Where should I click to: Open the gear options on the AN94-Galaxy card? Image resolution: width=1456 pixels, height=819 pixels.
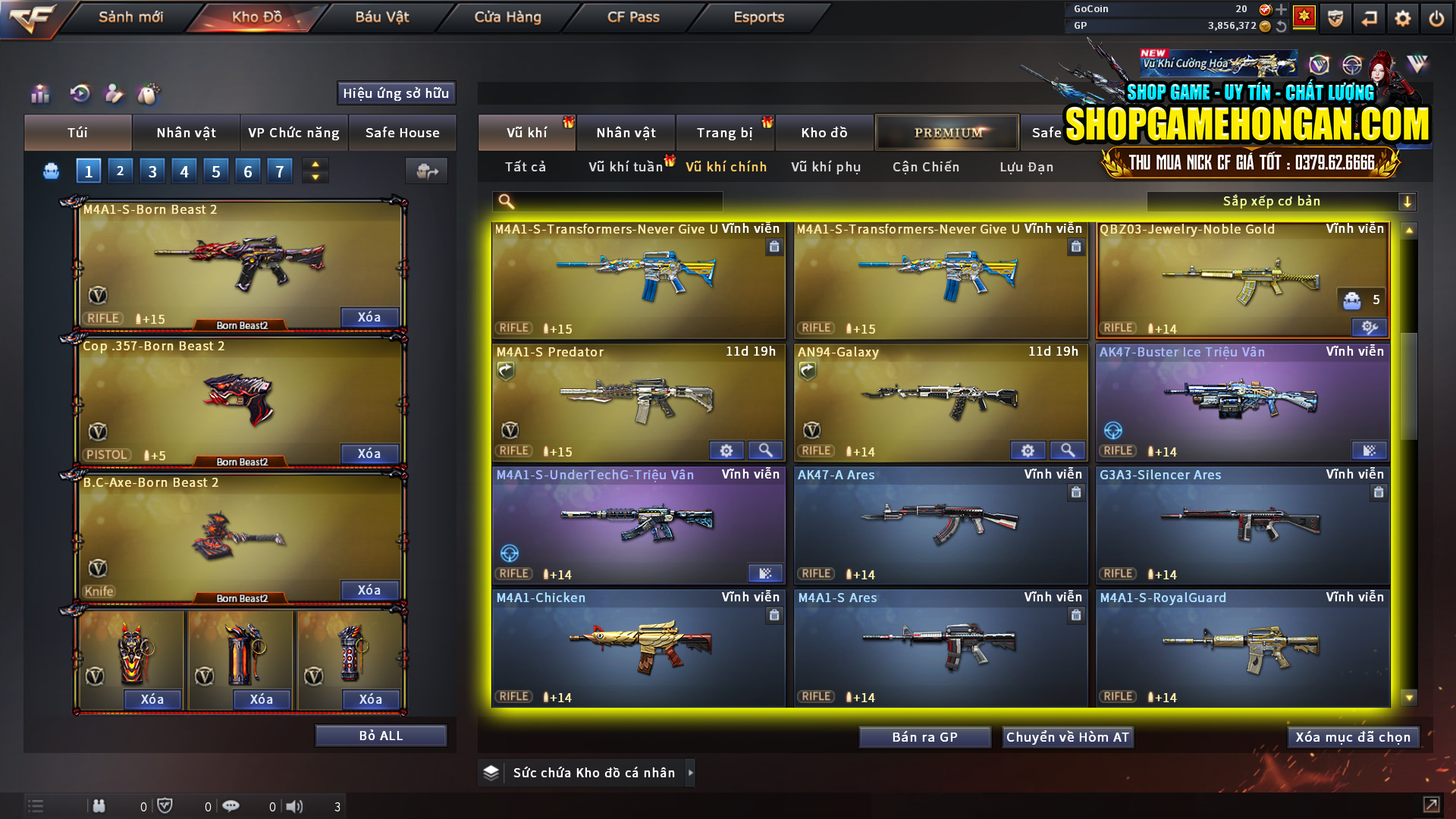1028,450
